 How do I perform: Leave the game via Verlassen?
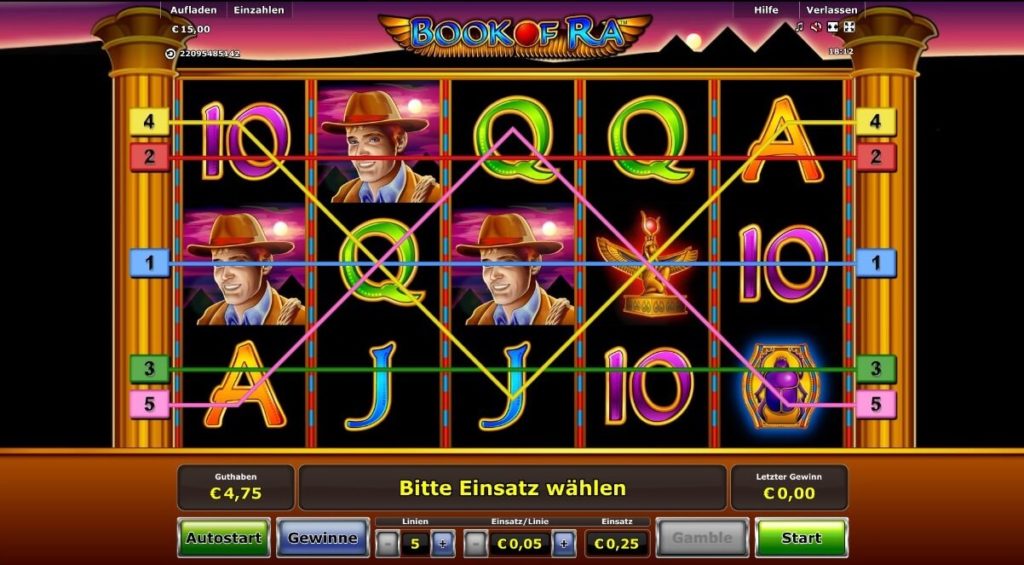click(832, 10)
